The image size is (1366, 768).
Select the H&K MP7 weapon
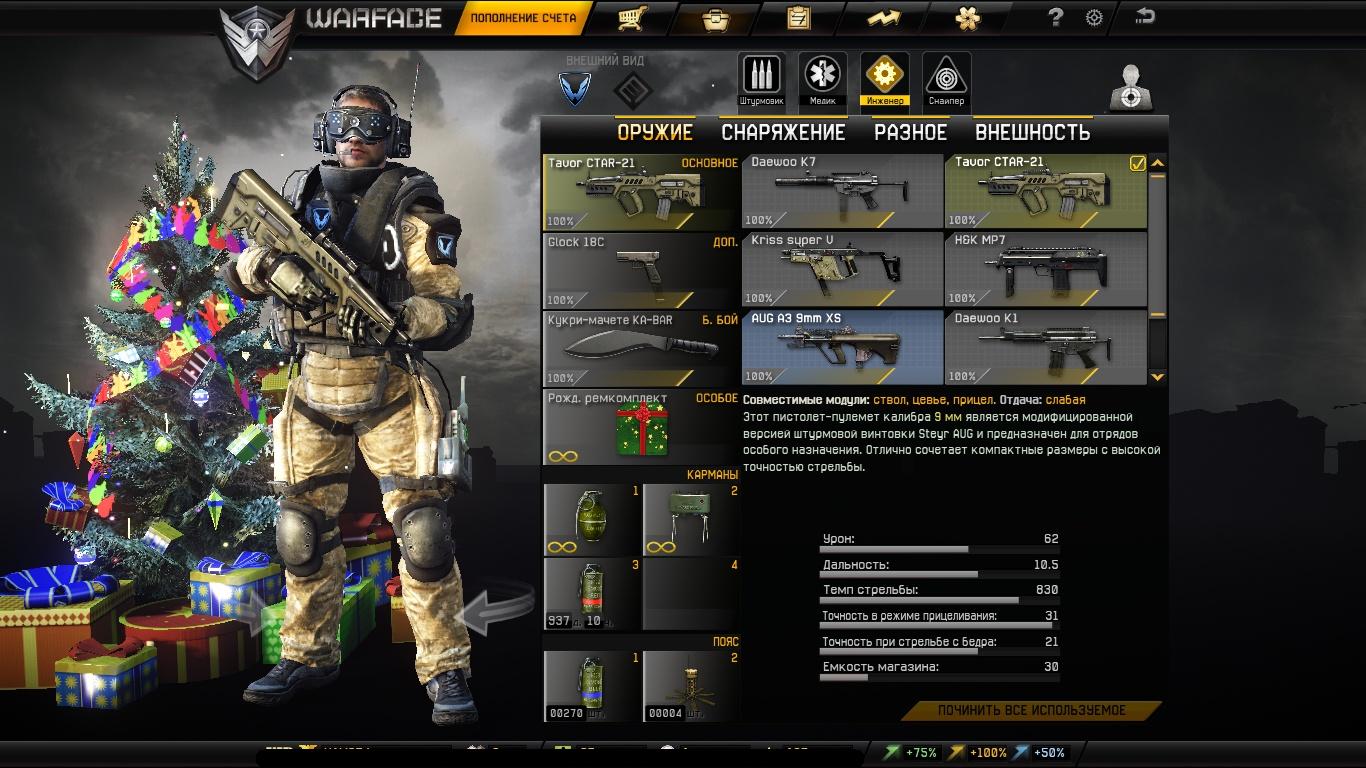pos(1045,269)
